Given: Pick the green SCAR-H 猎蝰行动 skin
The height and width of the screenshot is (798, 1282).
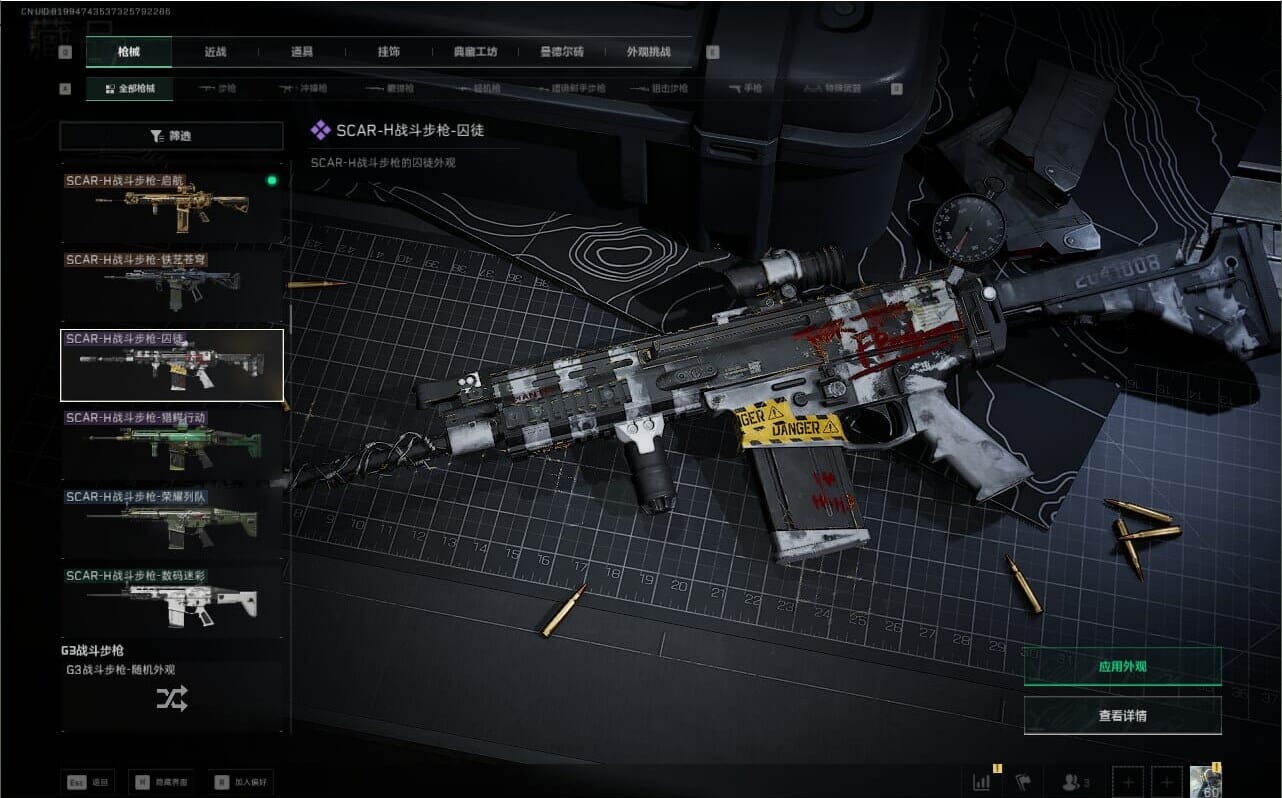Looking at the screenshot, I should pyautogui.click(x=172, y=442).
